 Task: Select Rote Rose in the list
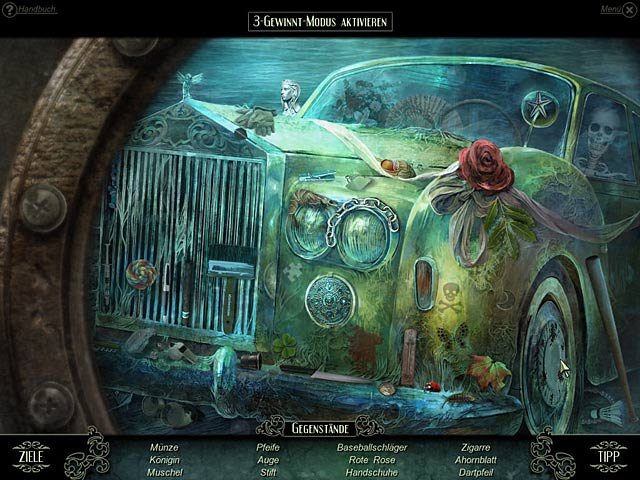coord(372,459)
